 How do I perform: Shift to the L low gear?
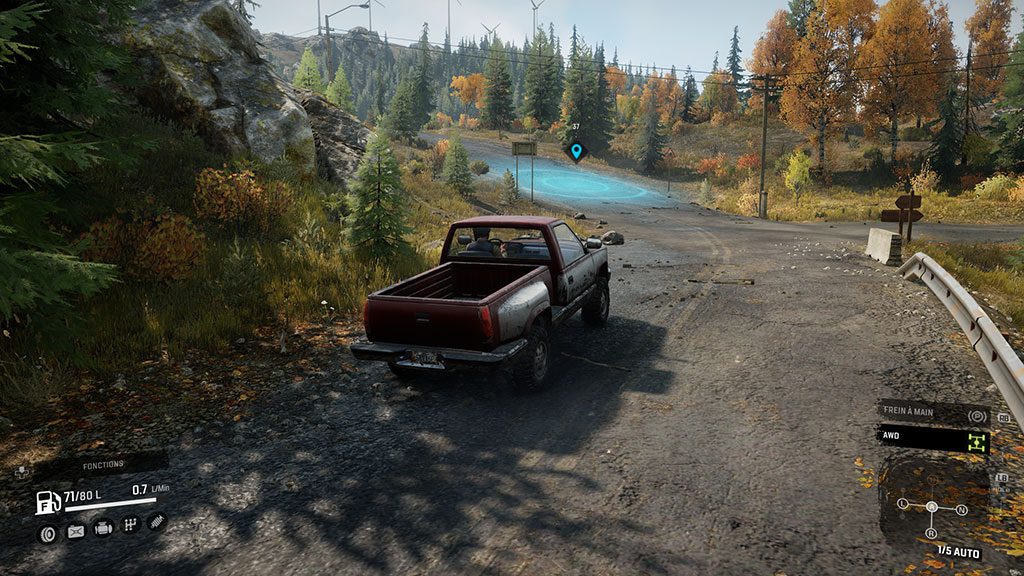(903, 502)
